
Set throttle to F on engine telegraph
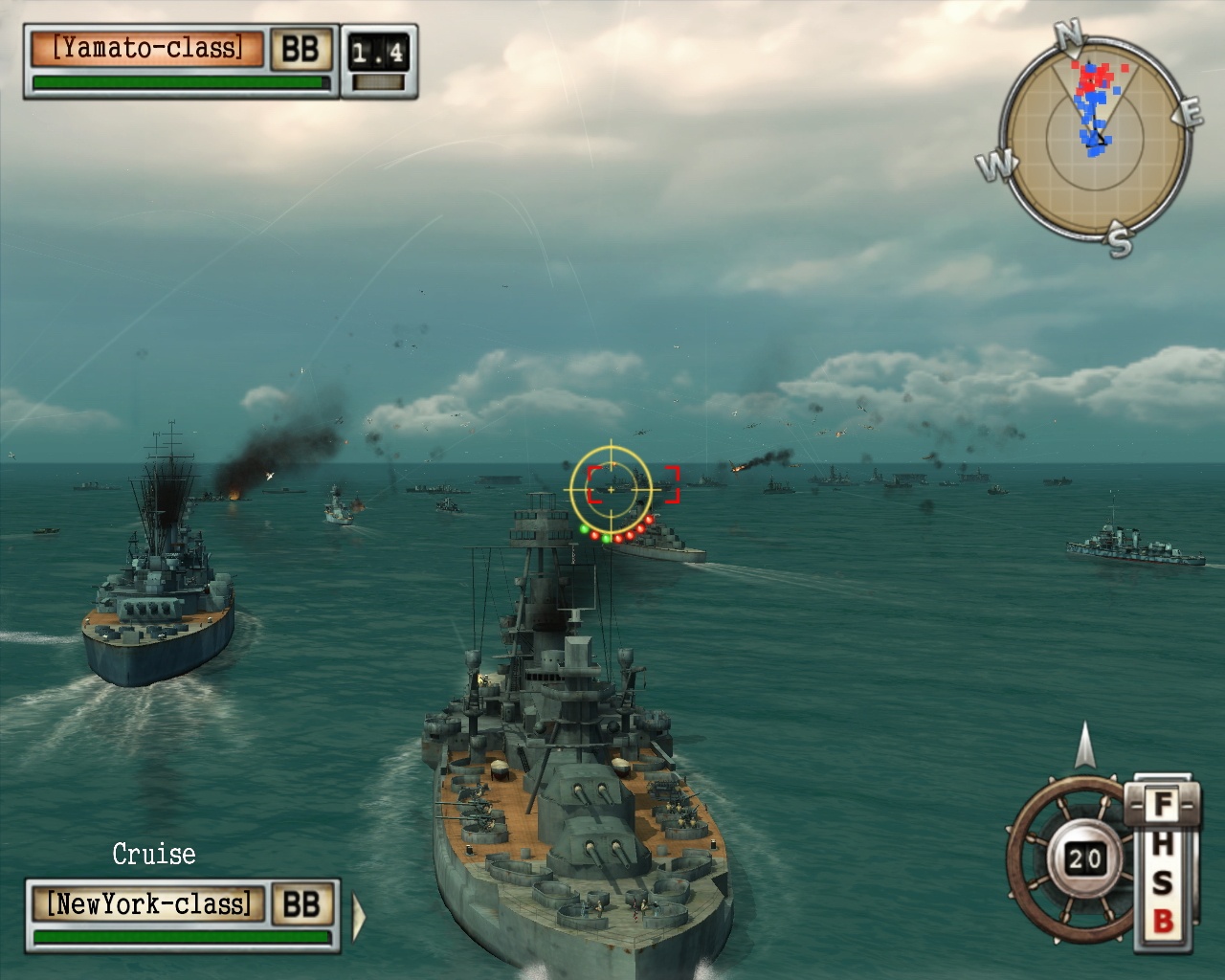pos(1162,805)
